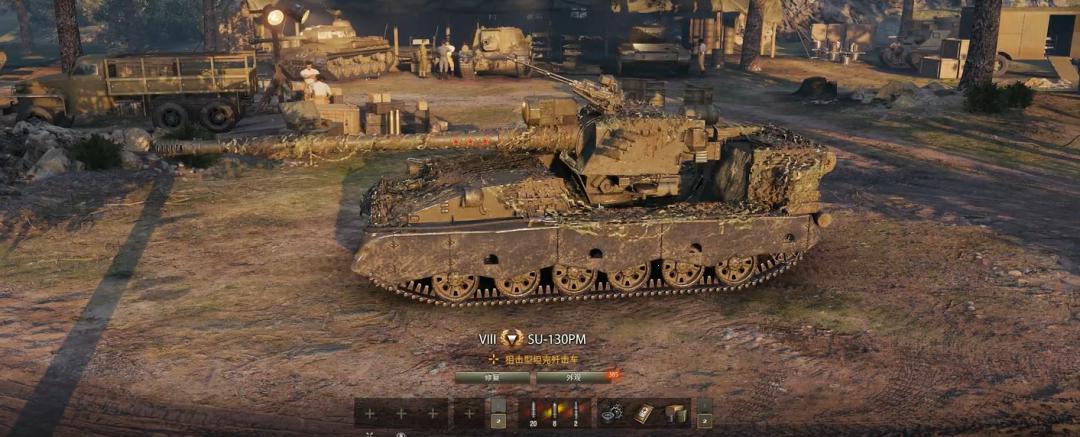Select the shell slot showing 8 rounds
The height and width of the screenshot is (437, 1080).
pyautogui.click(x=554, y=412)
